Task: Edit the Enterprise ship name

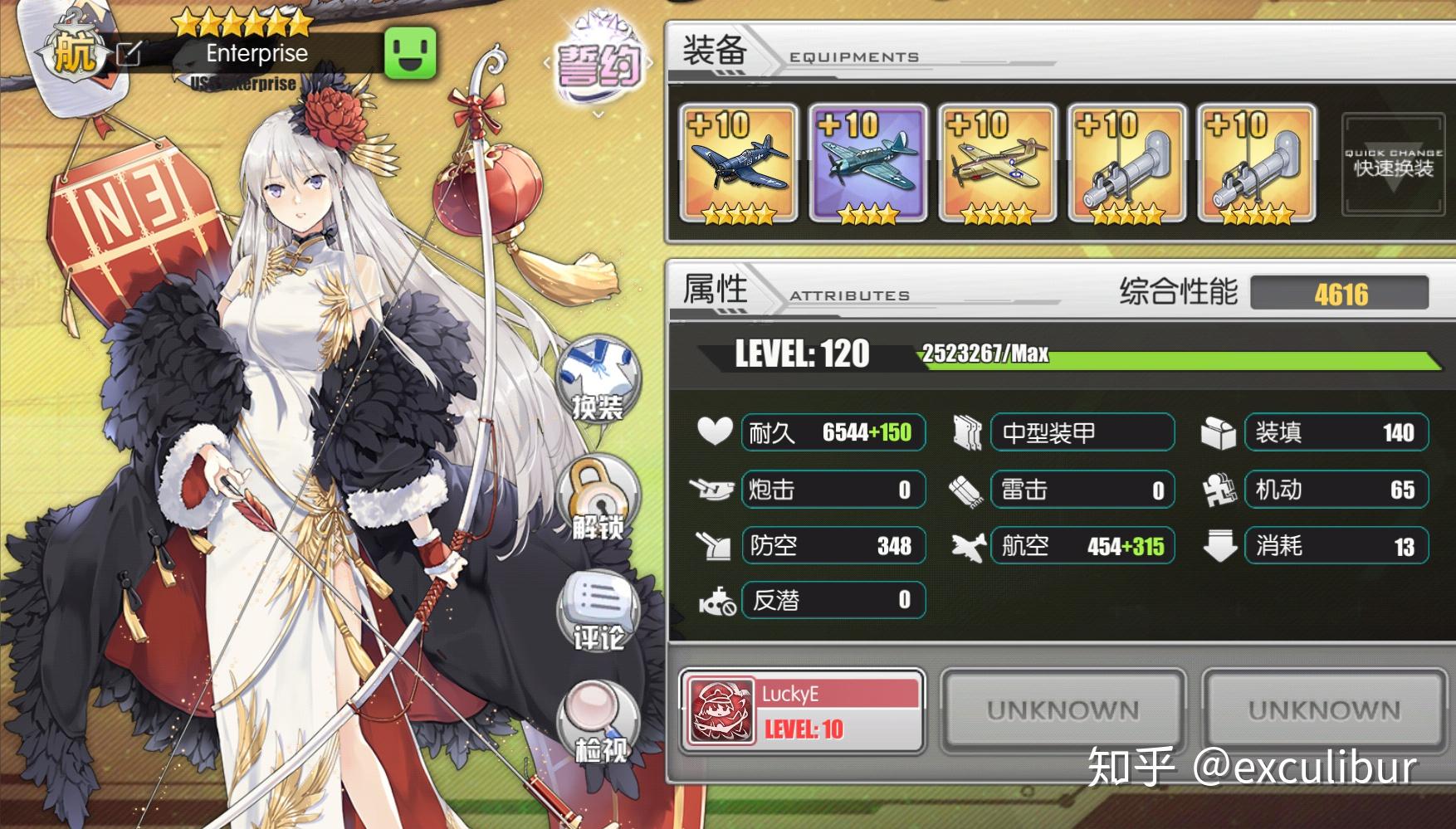Action: [129, 54]
